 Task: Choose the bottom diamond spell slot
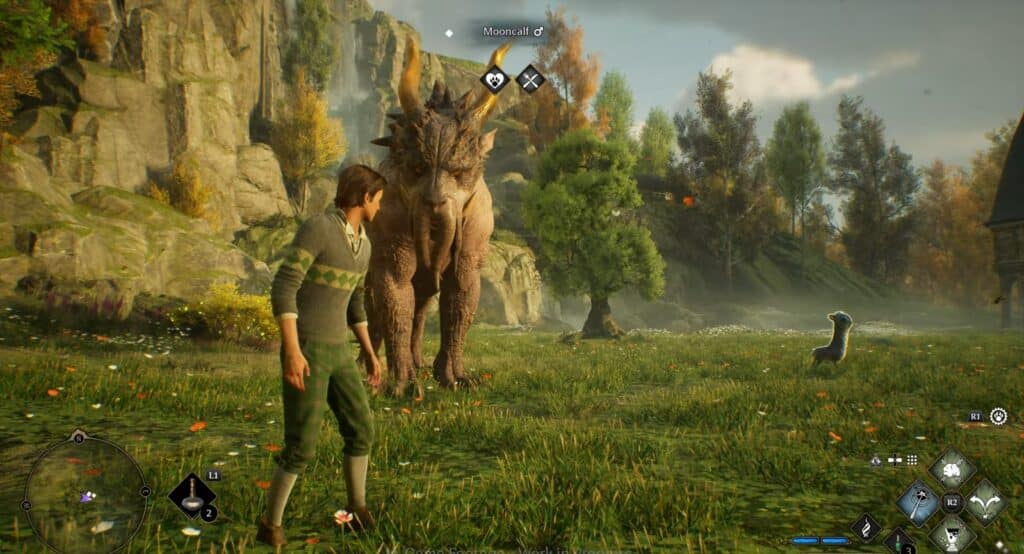[952, 535]
